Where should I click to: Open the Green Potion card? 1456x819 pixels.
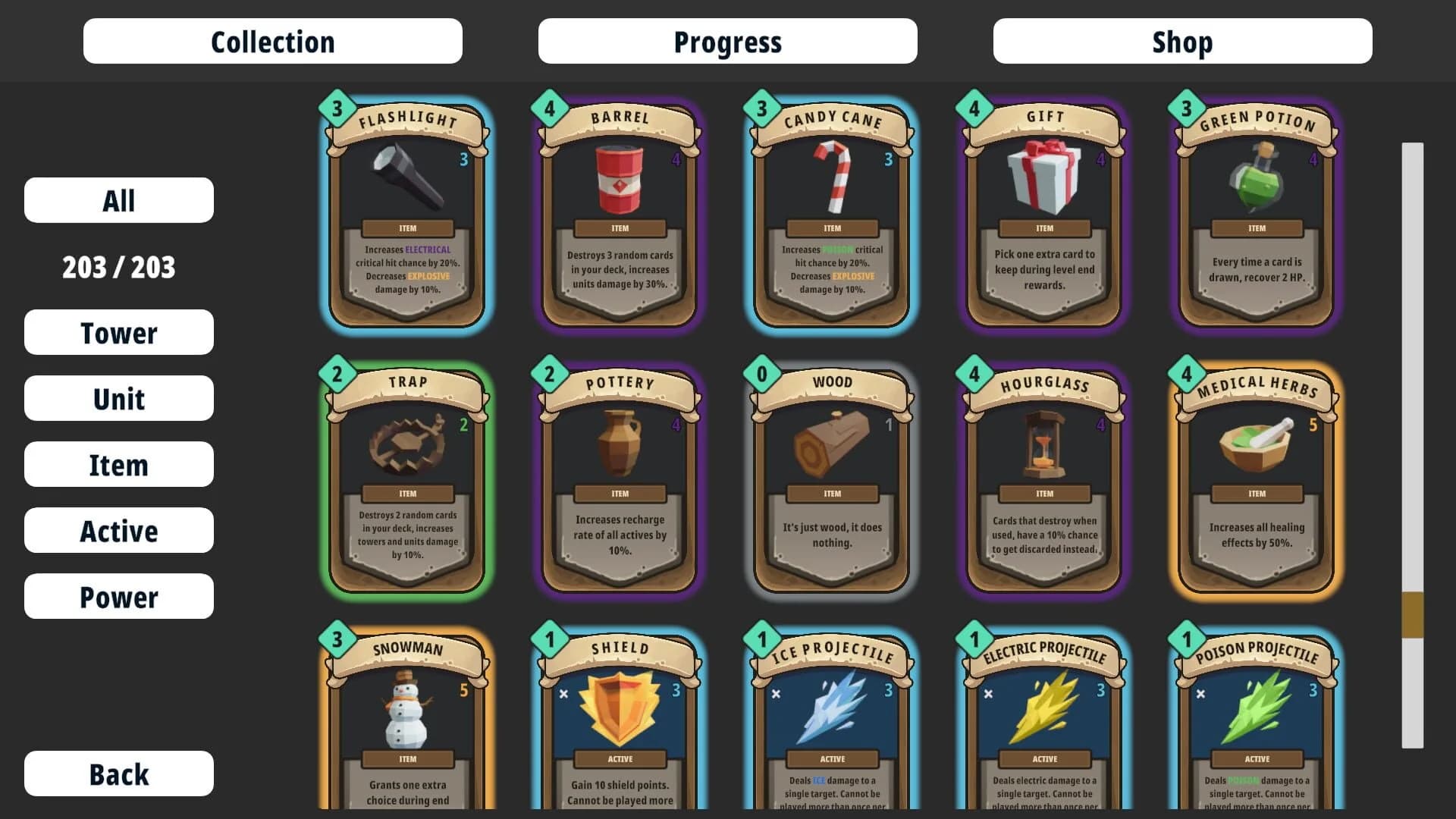tap(1256, 212)
